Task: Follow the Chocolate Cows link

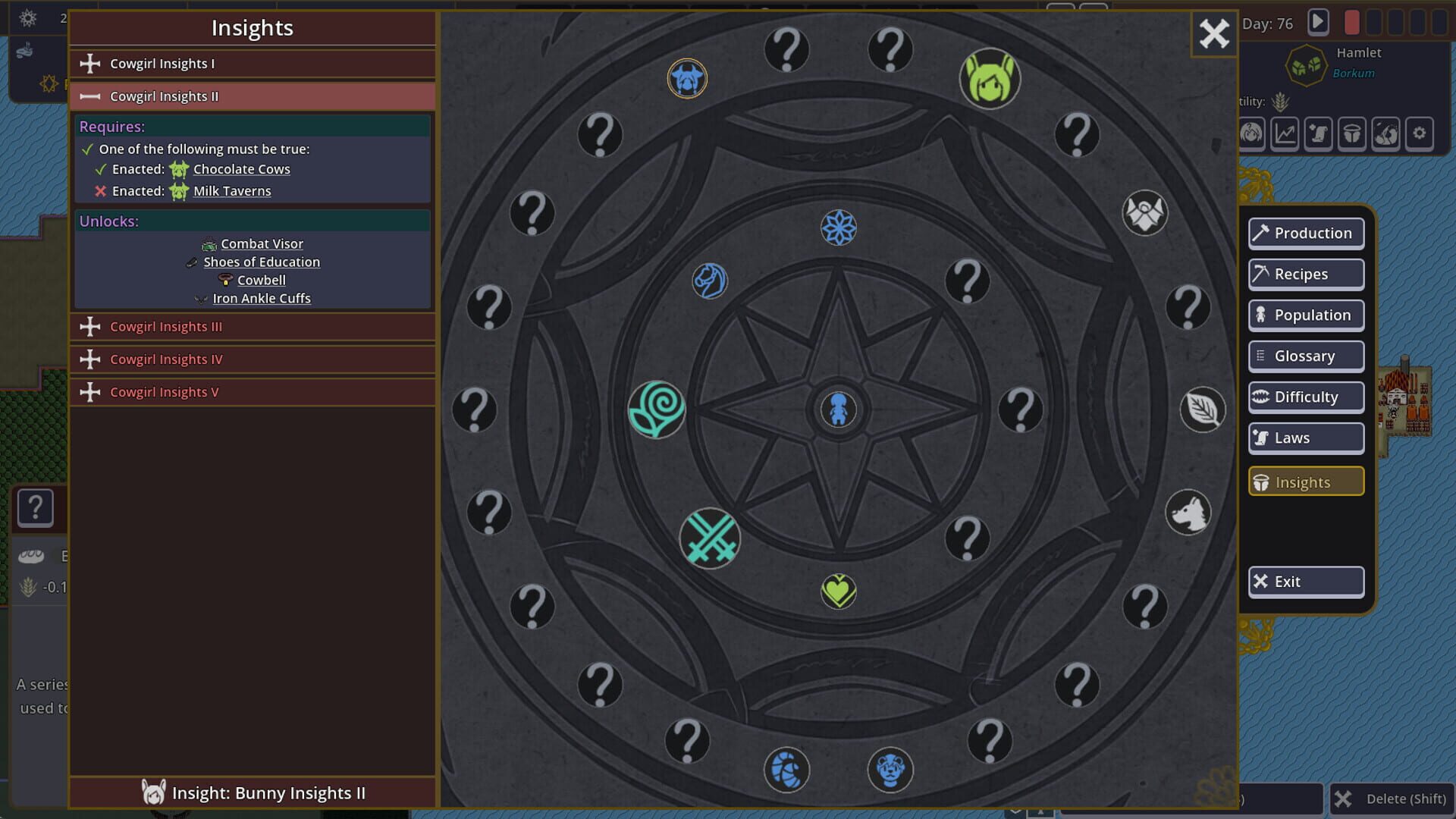Action: pos(241,169)
